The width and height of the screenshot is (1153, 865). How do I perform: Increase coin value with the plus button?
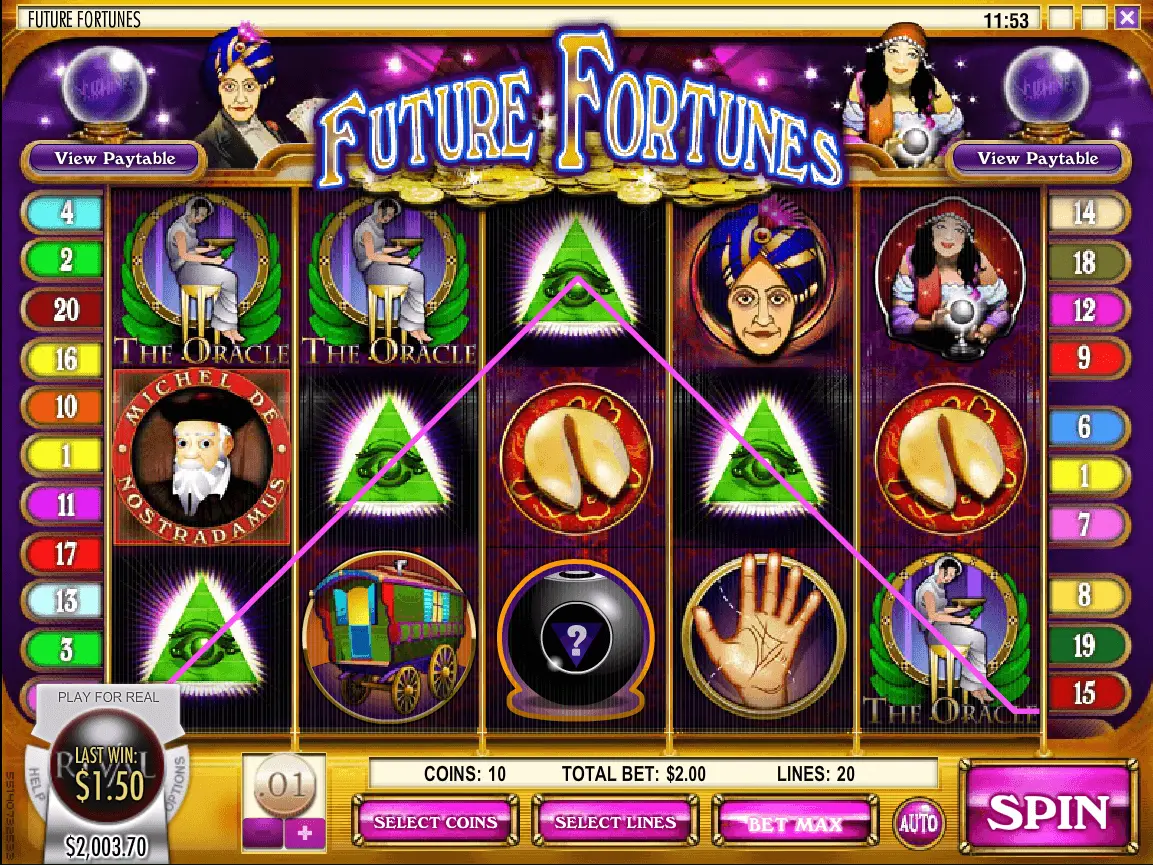point(305,832)
